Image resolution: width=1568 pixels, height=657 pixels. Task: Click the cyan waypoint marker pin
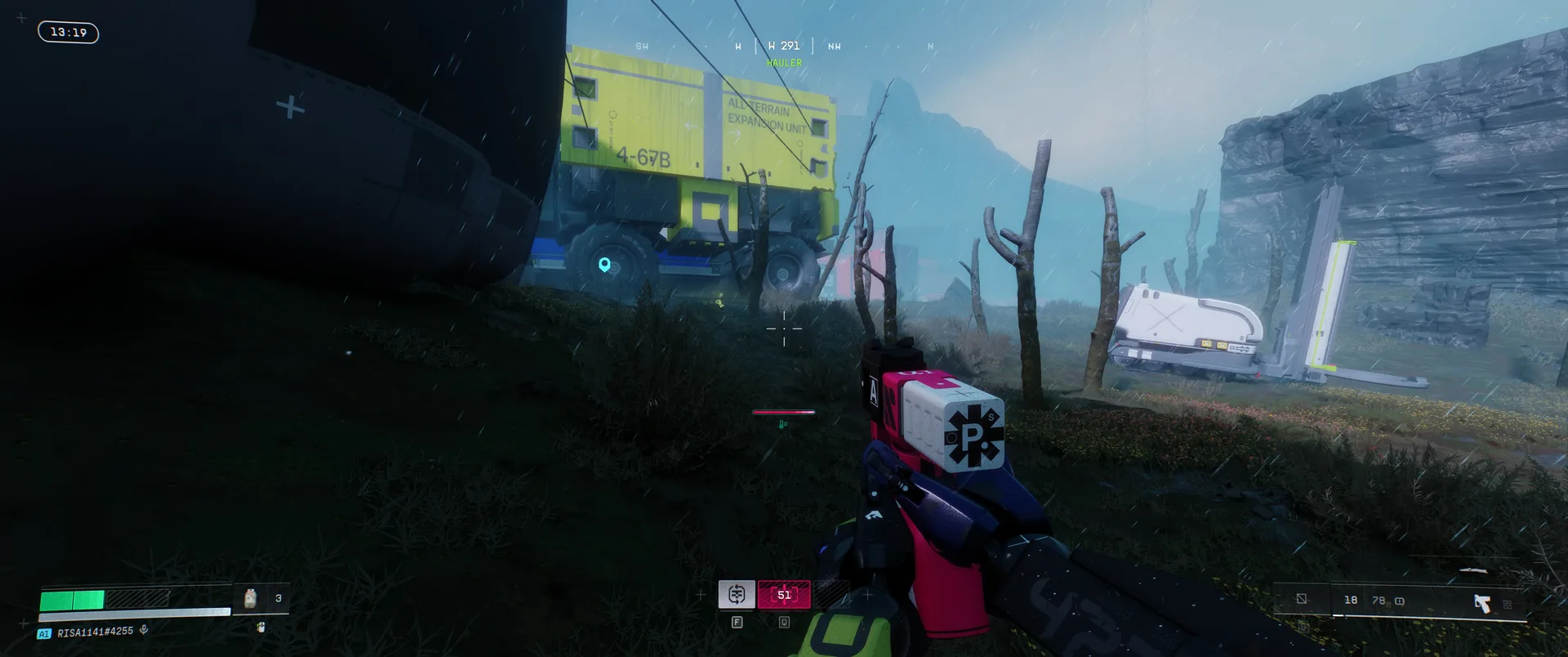pyautogui.click(x=604, y=265)
